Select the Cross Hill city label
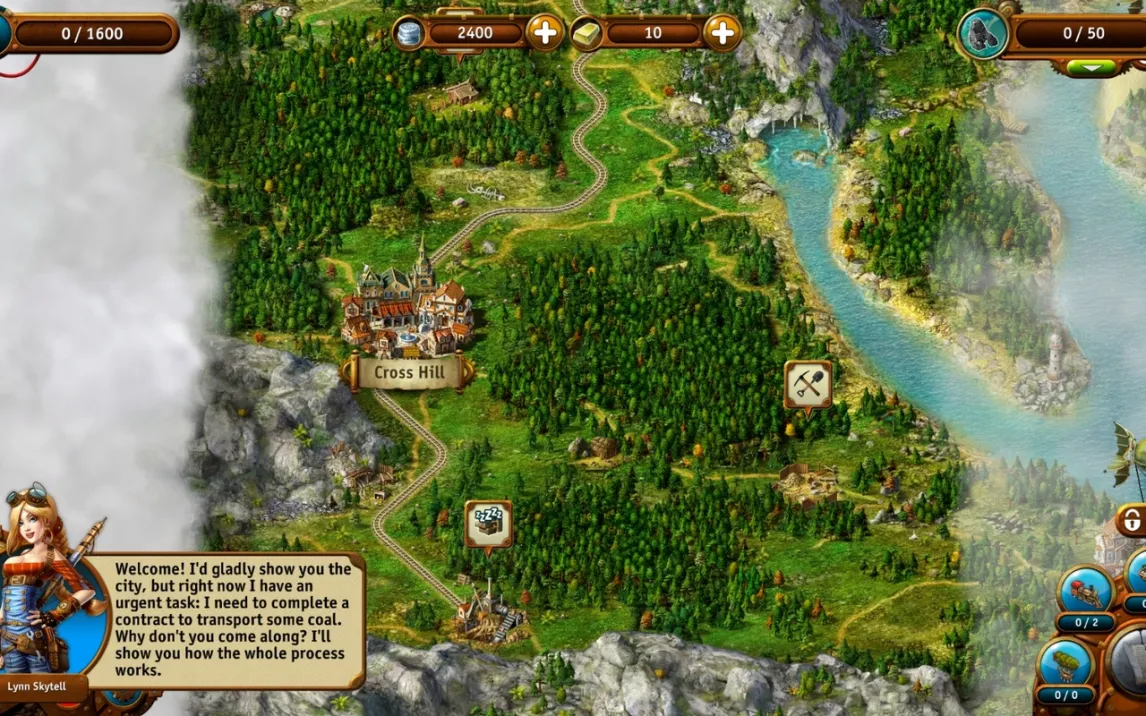This screenshot has height=716, width=1146. point(408,374)
